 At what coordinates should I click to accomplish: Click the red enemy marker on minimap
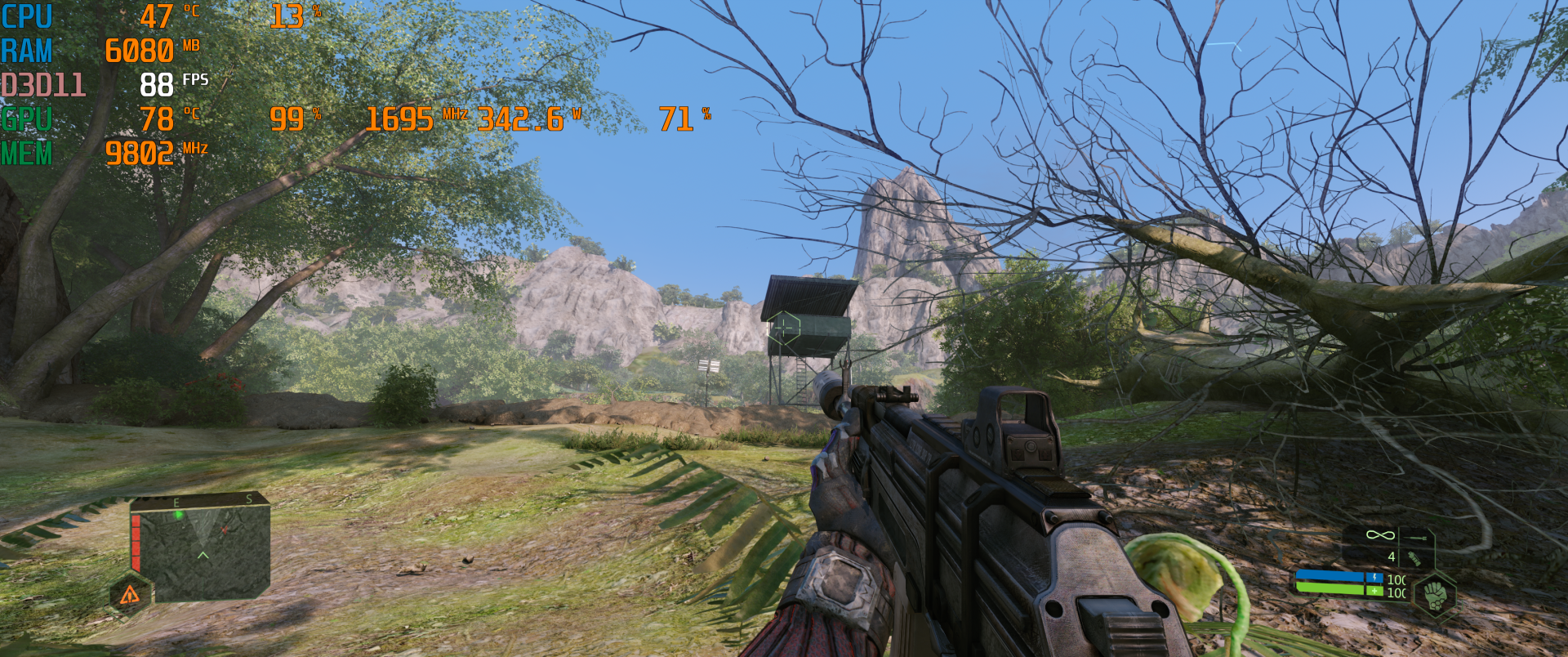225,530
